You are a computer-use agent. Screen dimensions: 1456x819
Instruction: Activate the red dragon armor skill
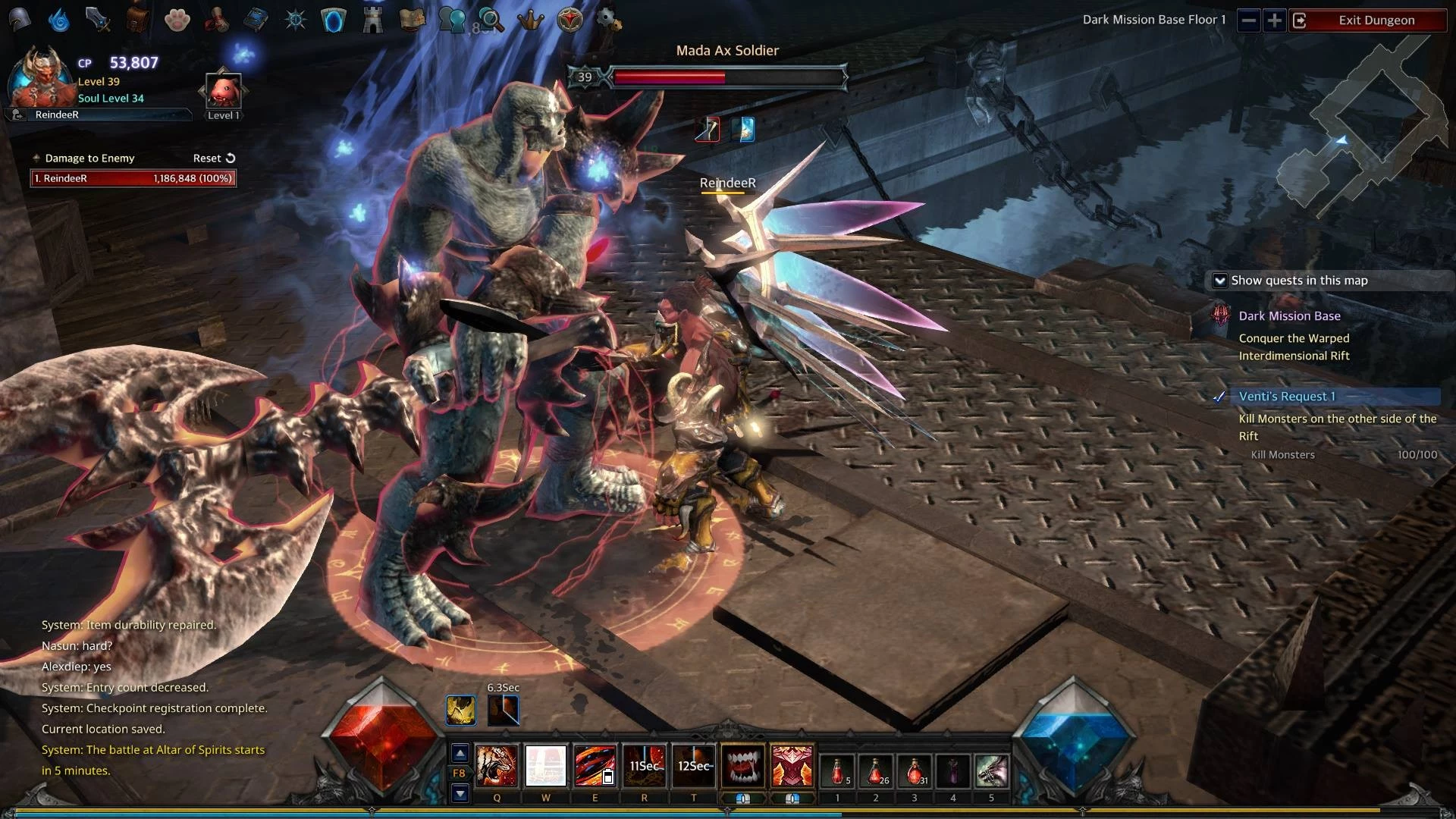click(x=792, y=765)
